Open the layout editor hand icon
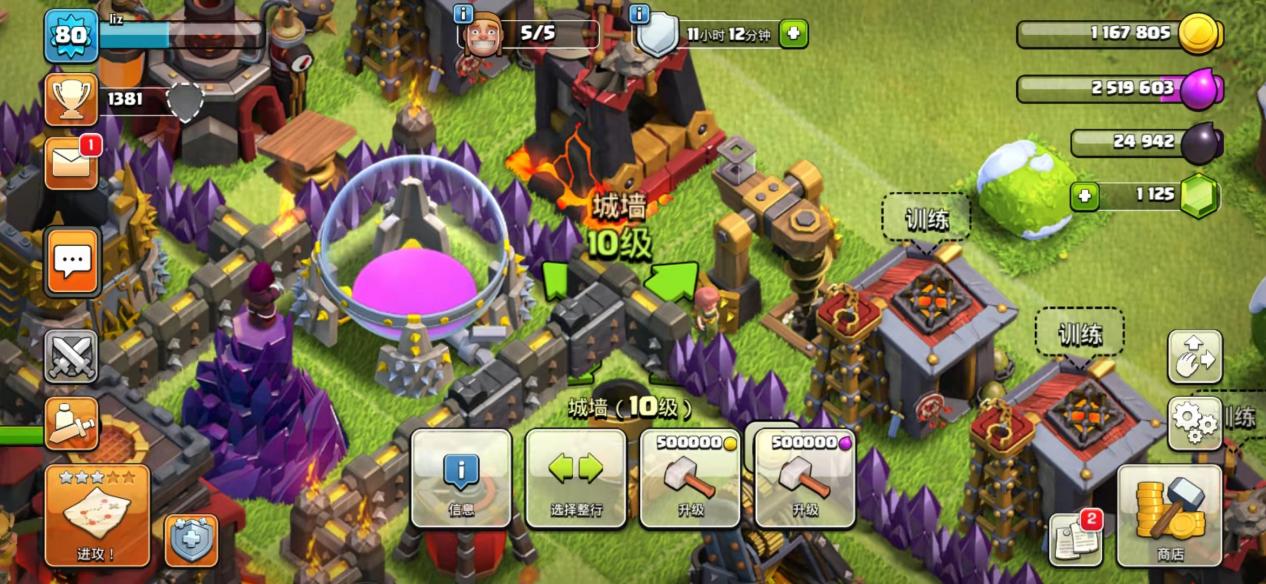 (x=1195, y=357)
